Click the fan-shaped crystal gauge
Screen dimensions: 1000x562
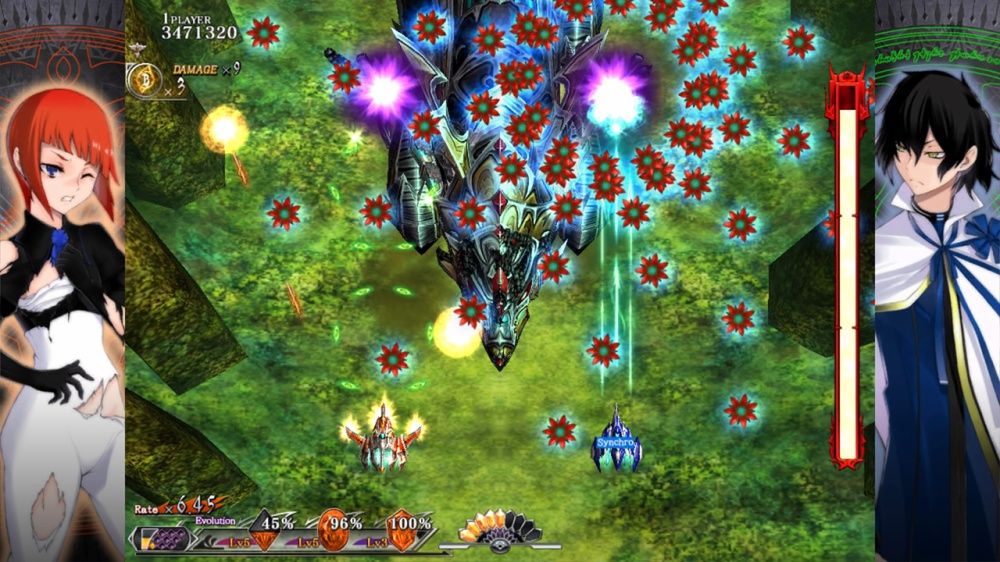pyautogui.click(x=500, y=527)
